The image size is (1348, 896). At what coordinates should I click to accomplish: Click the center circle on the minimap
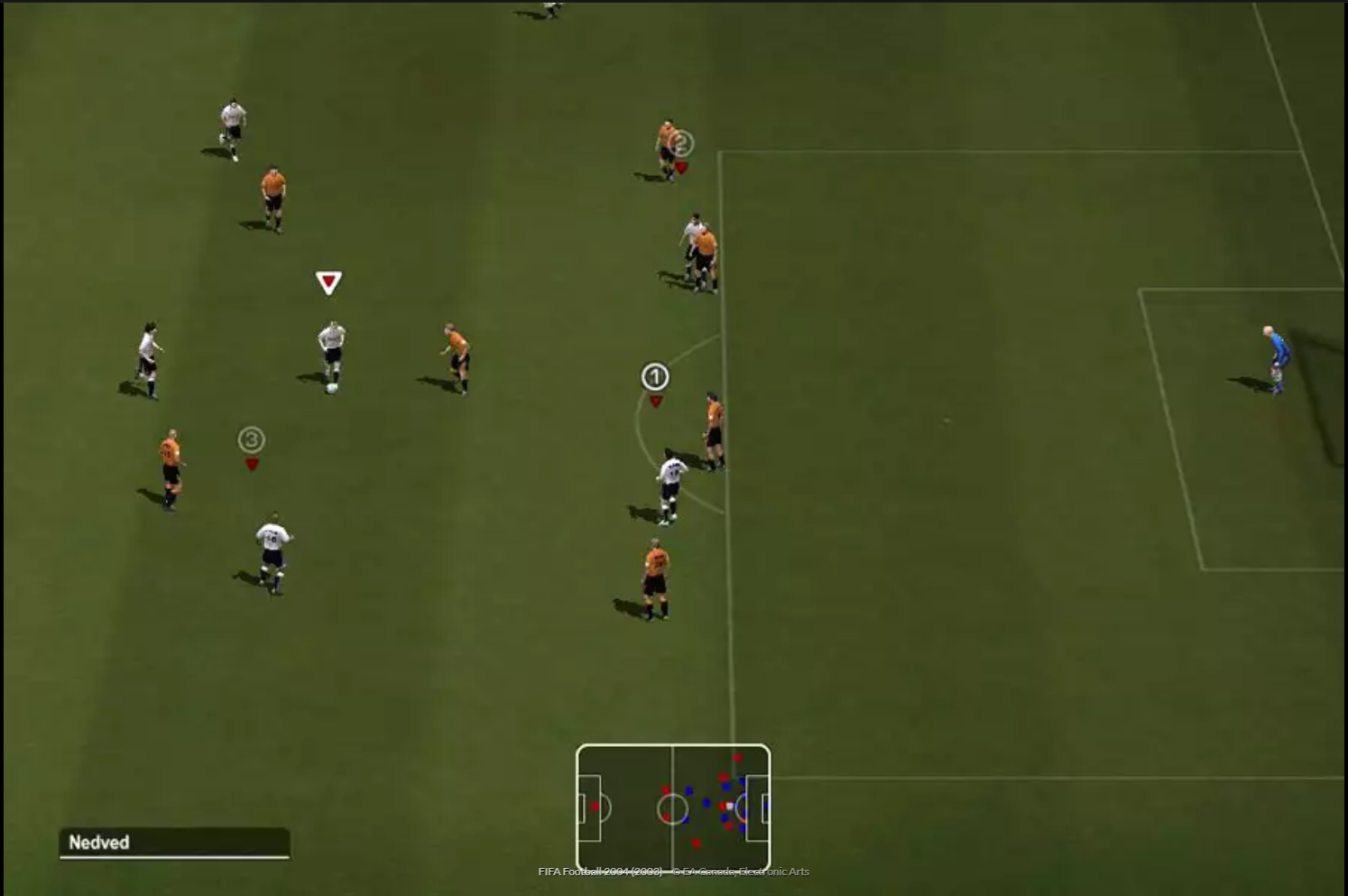(x=673, y=808)
